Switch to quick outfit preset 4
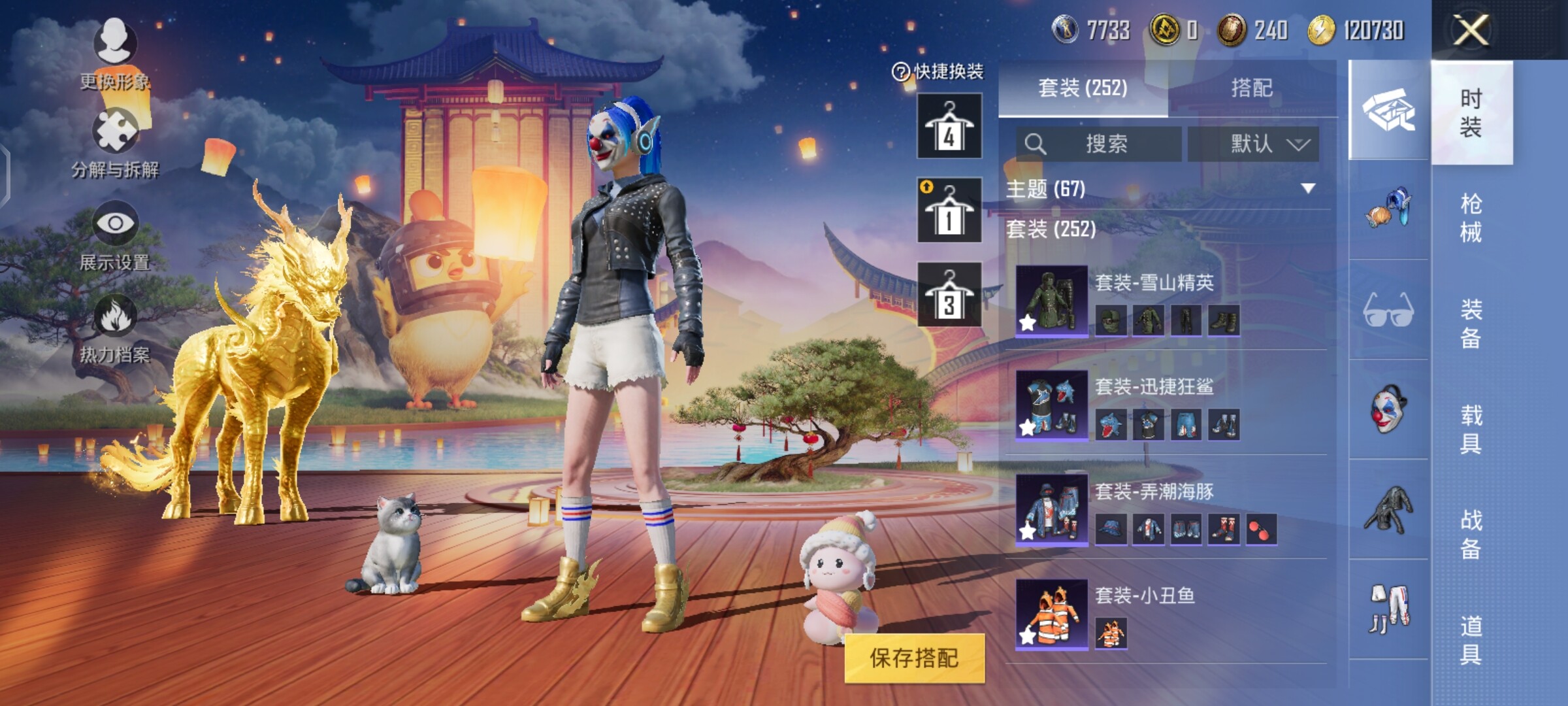The image size is (1568, 706). [949, 126]
